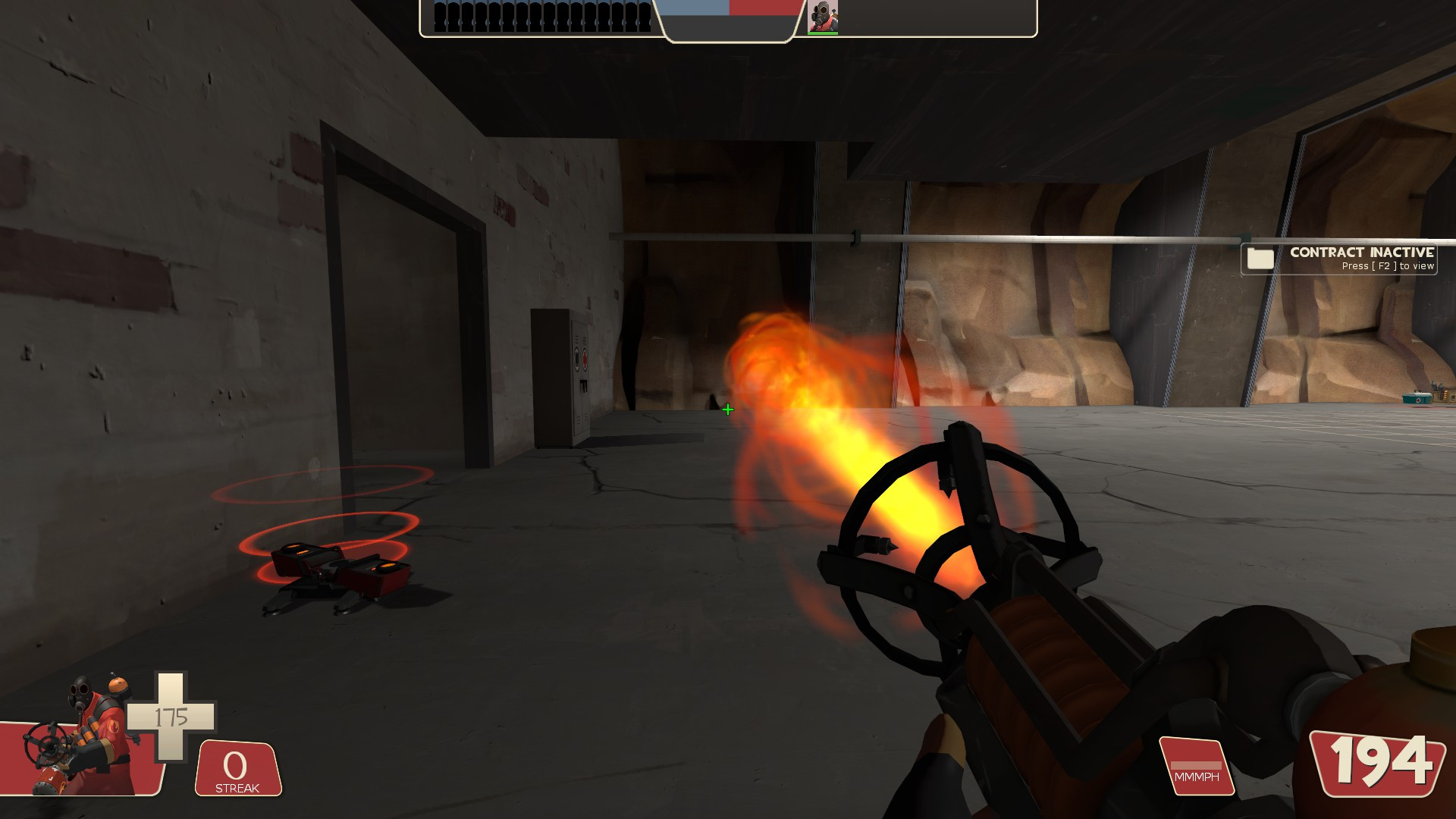The width and height of the screenshot is (1456, 819).
Task: Toggle the green health status bar under the avatar
Action: click(824, 32)
